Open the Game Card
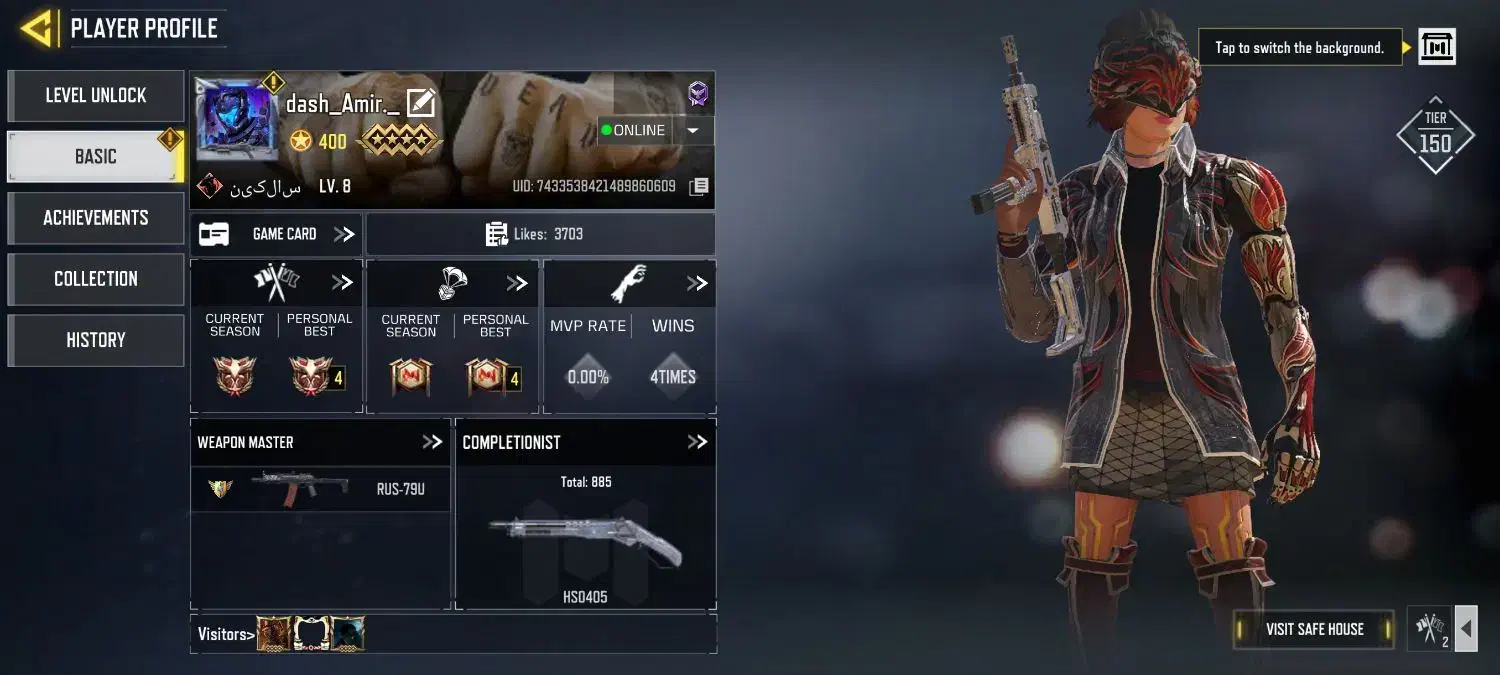The image size is (1500, 675). pos(276,234)
